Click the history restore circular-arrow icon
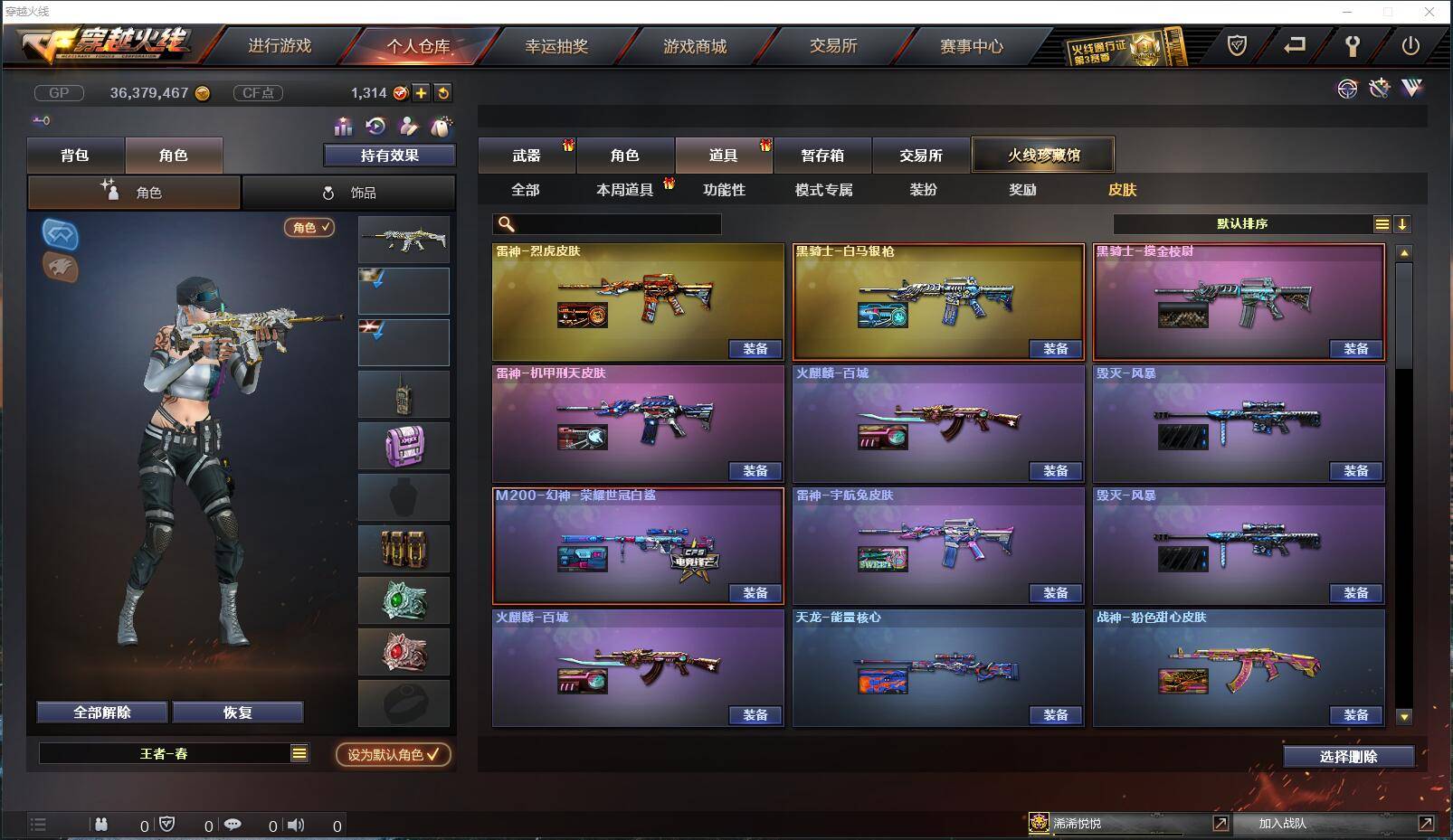The width and height of the screenshot is (1453, 840). [375, 126]
